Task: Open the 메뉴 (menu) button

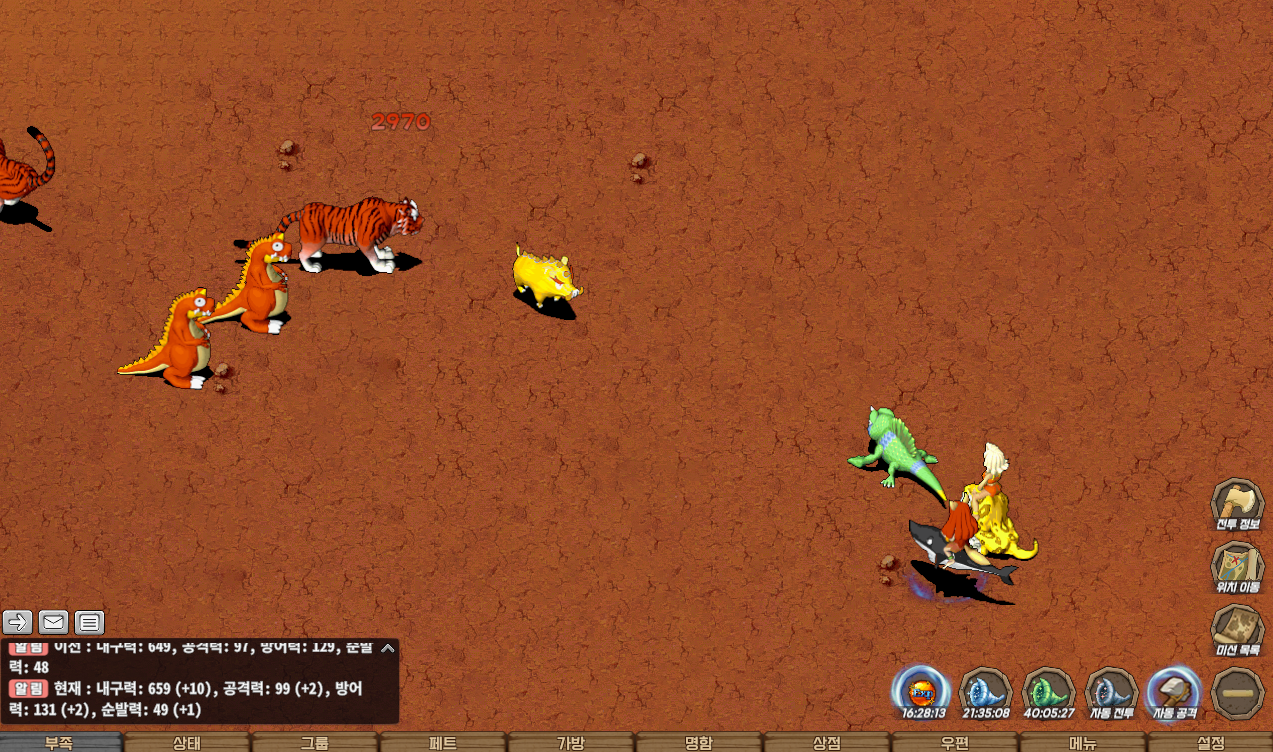Action: coord(1083,743)
